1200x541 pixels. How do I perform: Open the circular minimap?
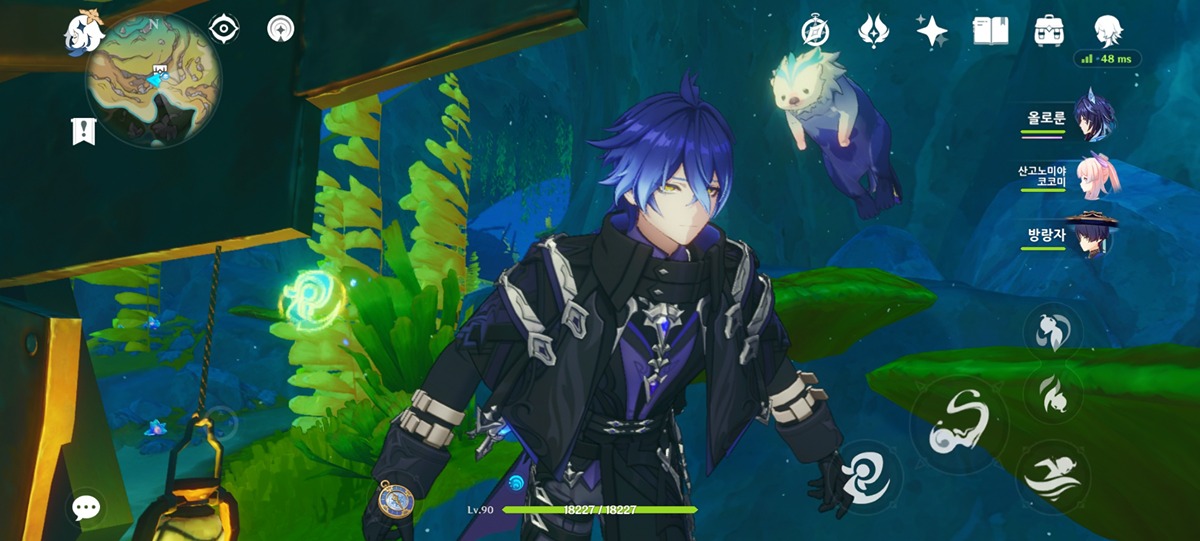point(152,80)
